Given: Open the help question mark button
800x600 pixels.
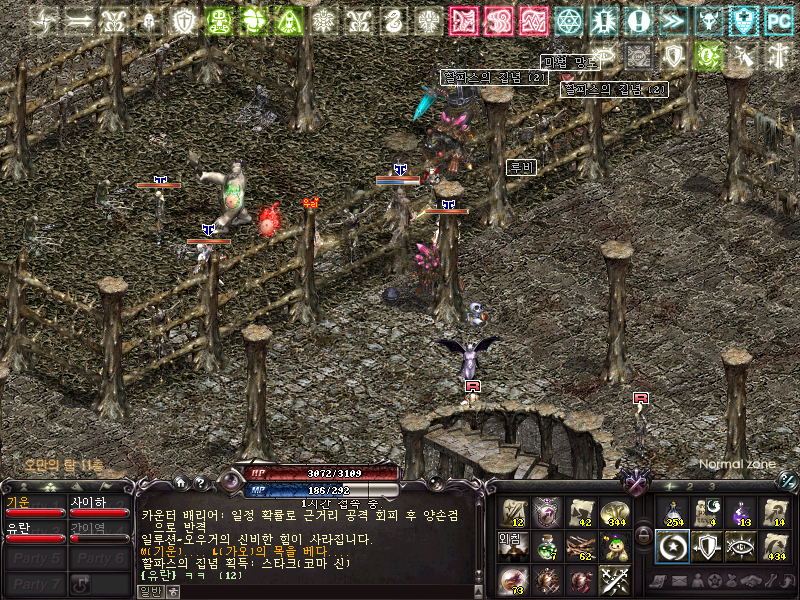Looking at the screenshot, I should (200, 483).
